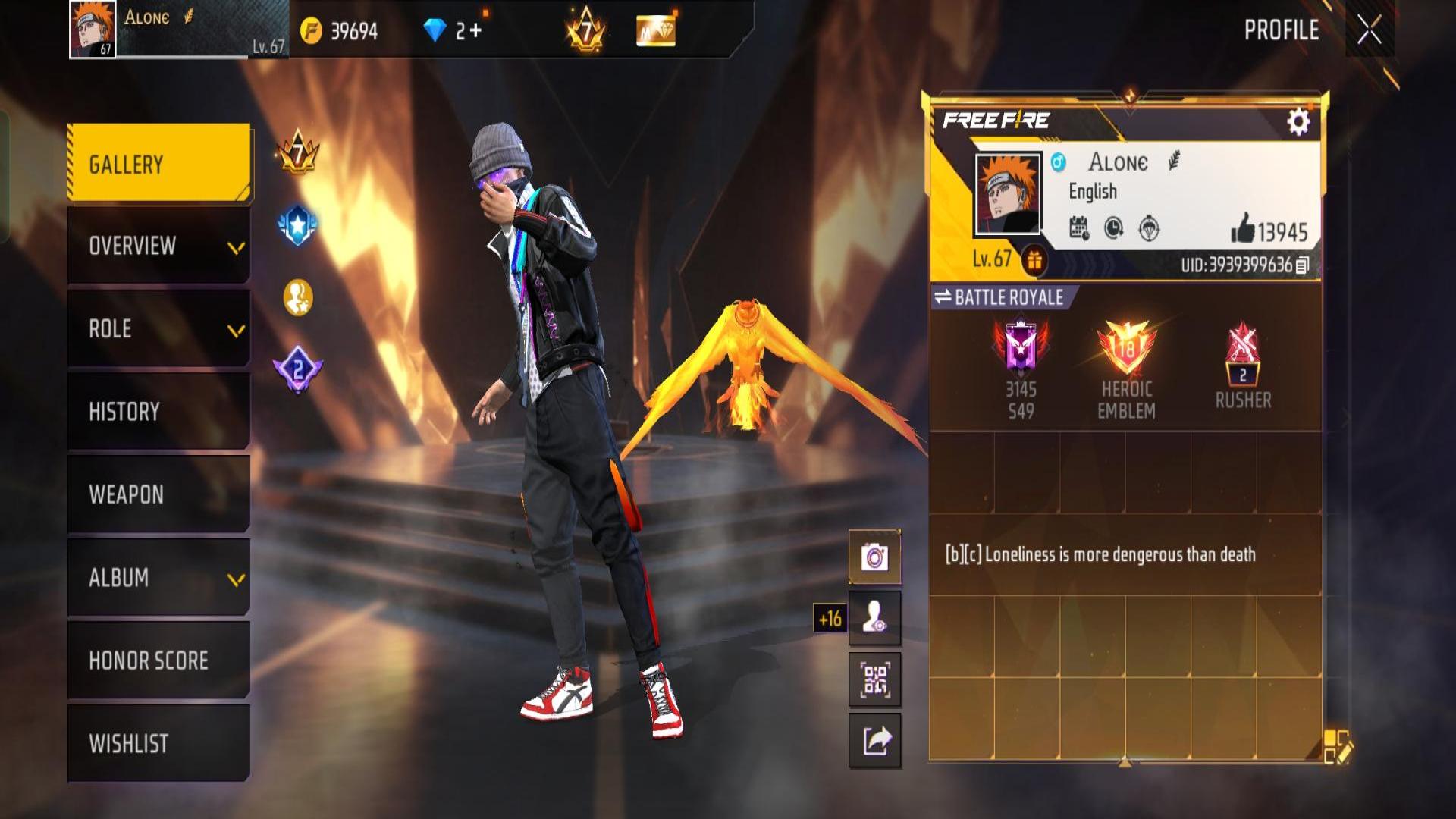
Task: Edit the profile card layout
Action: pyautogui.click(x=1337, y=746)
